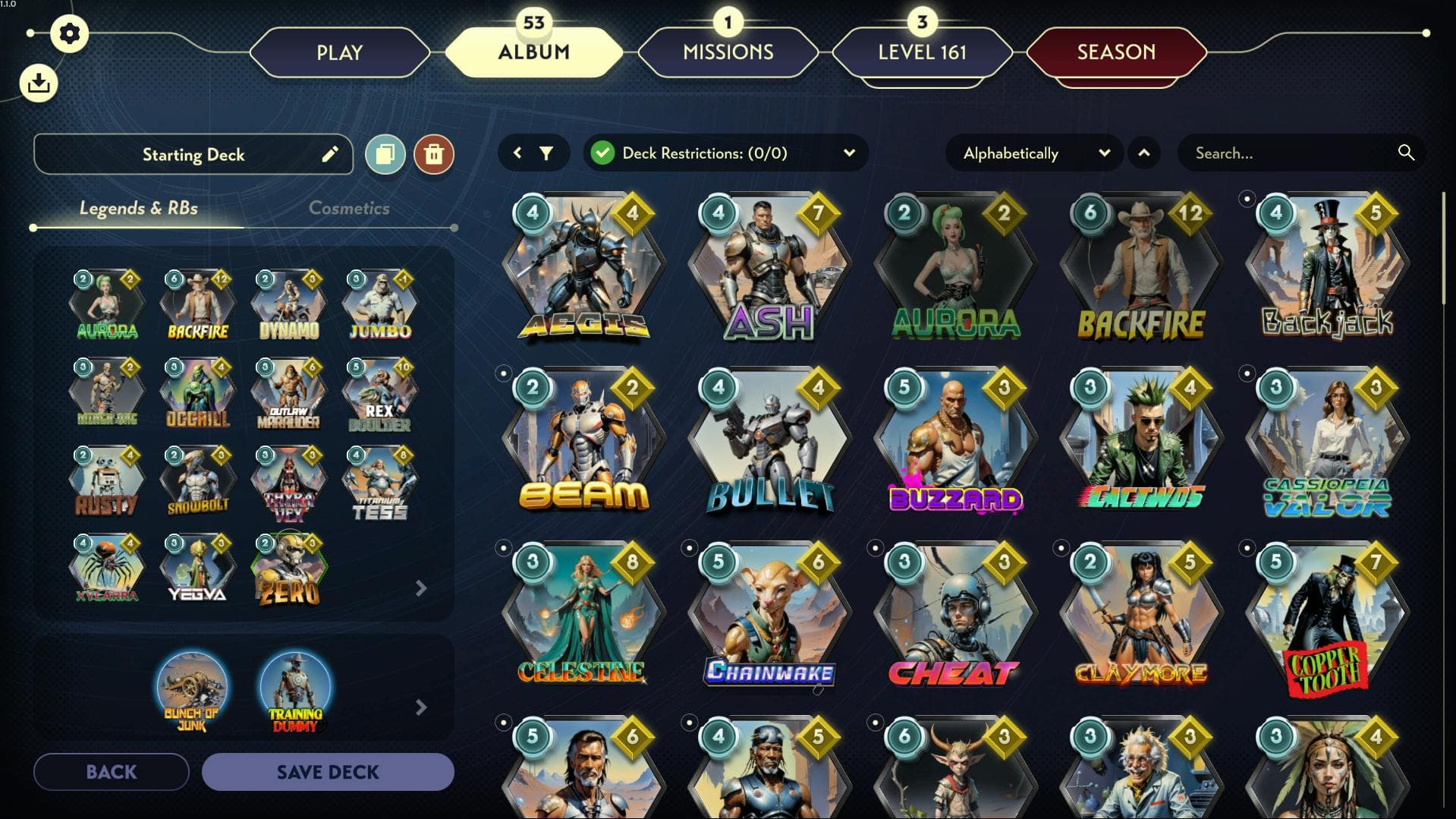
Task: Expand the Deck Restrictions dropdown
Action: [849, 153]
